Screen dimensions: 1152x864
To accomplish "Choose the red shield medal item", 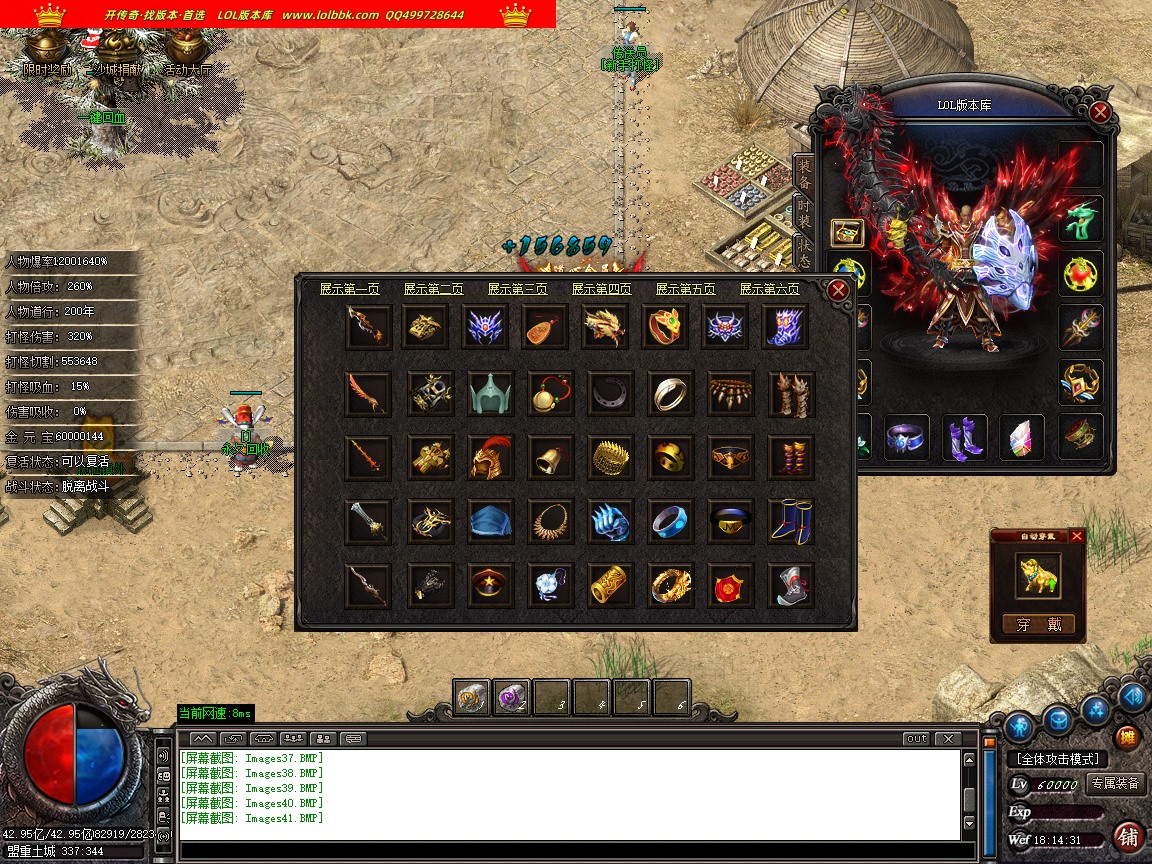I will coord(730,586).
